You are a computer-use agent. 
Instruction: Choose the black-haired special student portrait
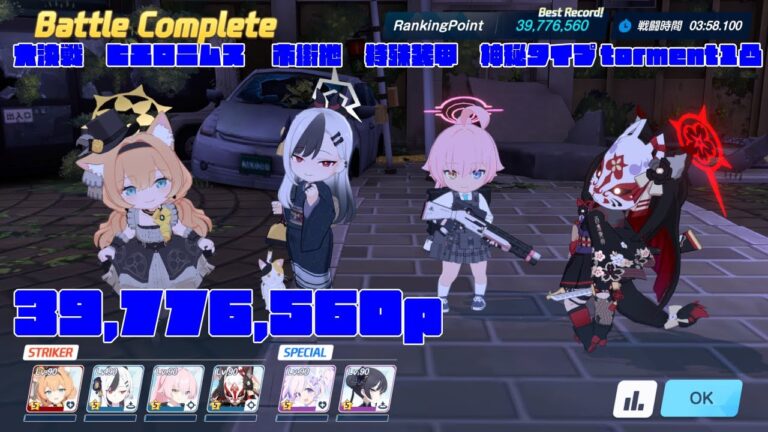point(367,389)
